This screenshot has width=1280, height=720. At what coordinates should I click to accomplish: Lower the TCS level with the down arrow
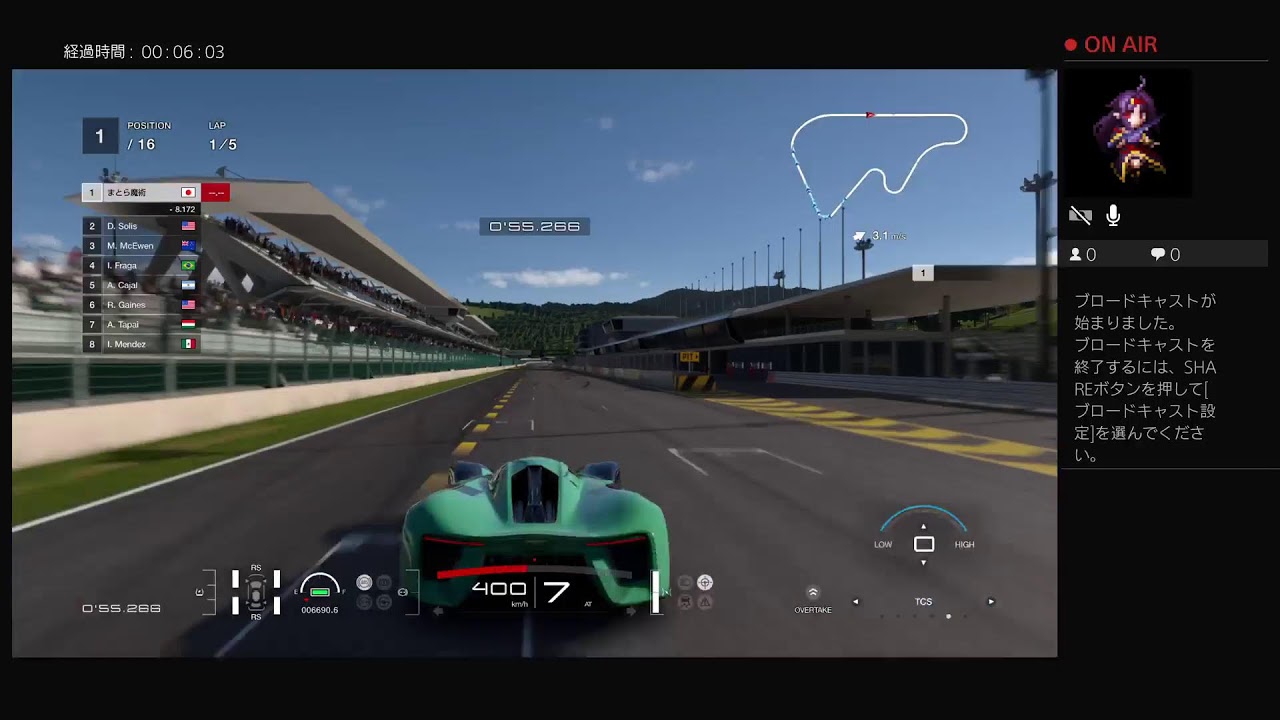[x=923, y=563]
